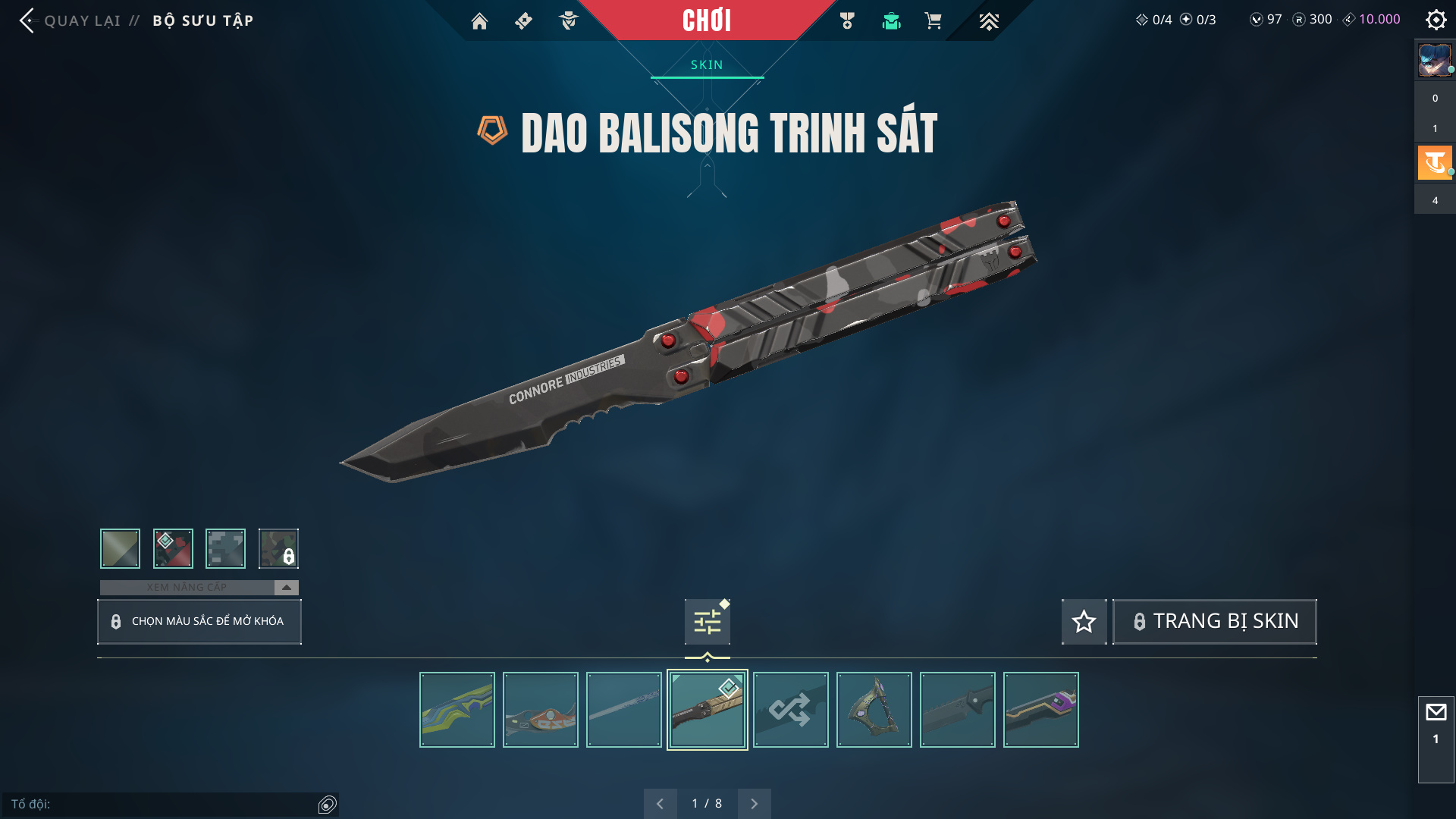Viewport: 1456px width, 819px height.
Task: Mark skin as favorite with star button
Action: (x=1084, y=622)
